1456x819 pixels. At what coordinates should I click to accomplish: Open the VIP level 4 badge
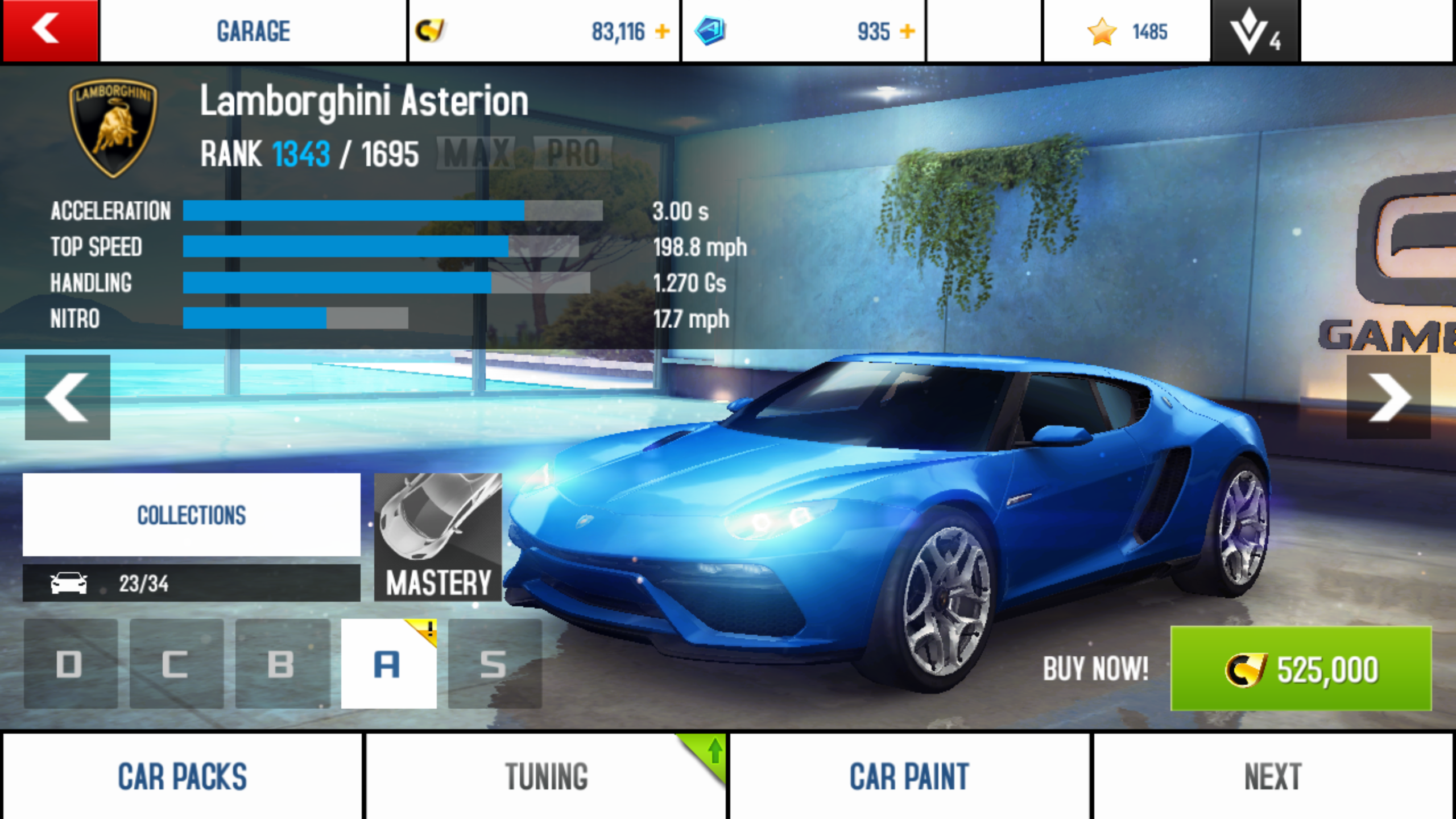click(x=1255, y=31)
